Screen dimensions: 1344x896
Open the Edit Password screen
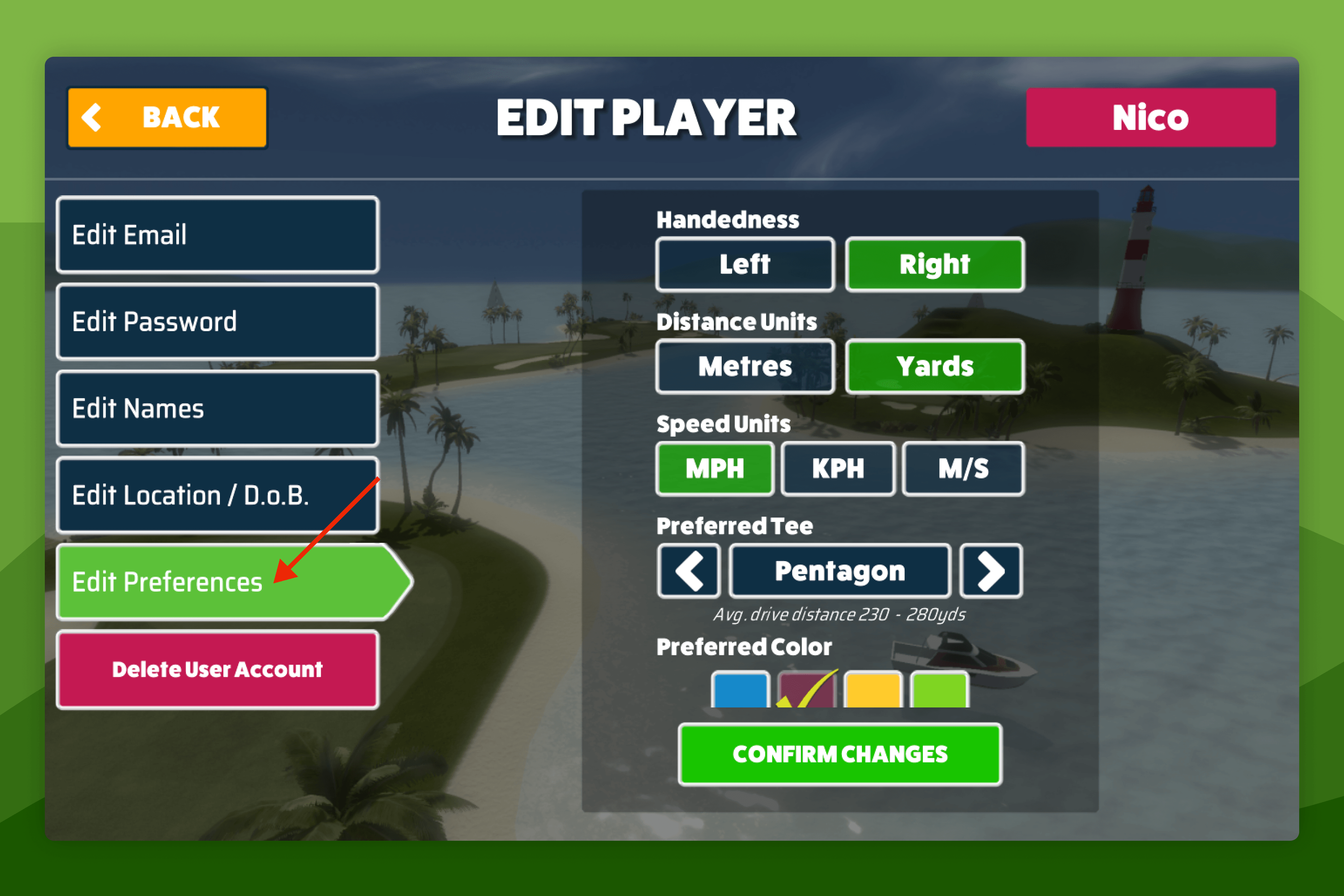coord(217,322)
